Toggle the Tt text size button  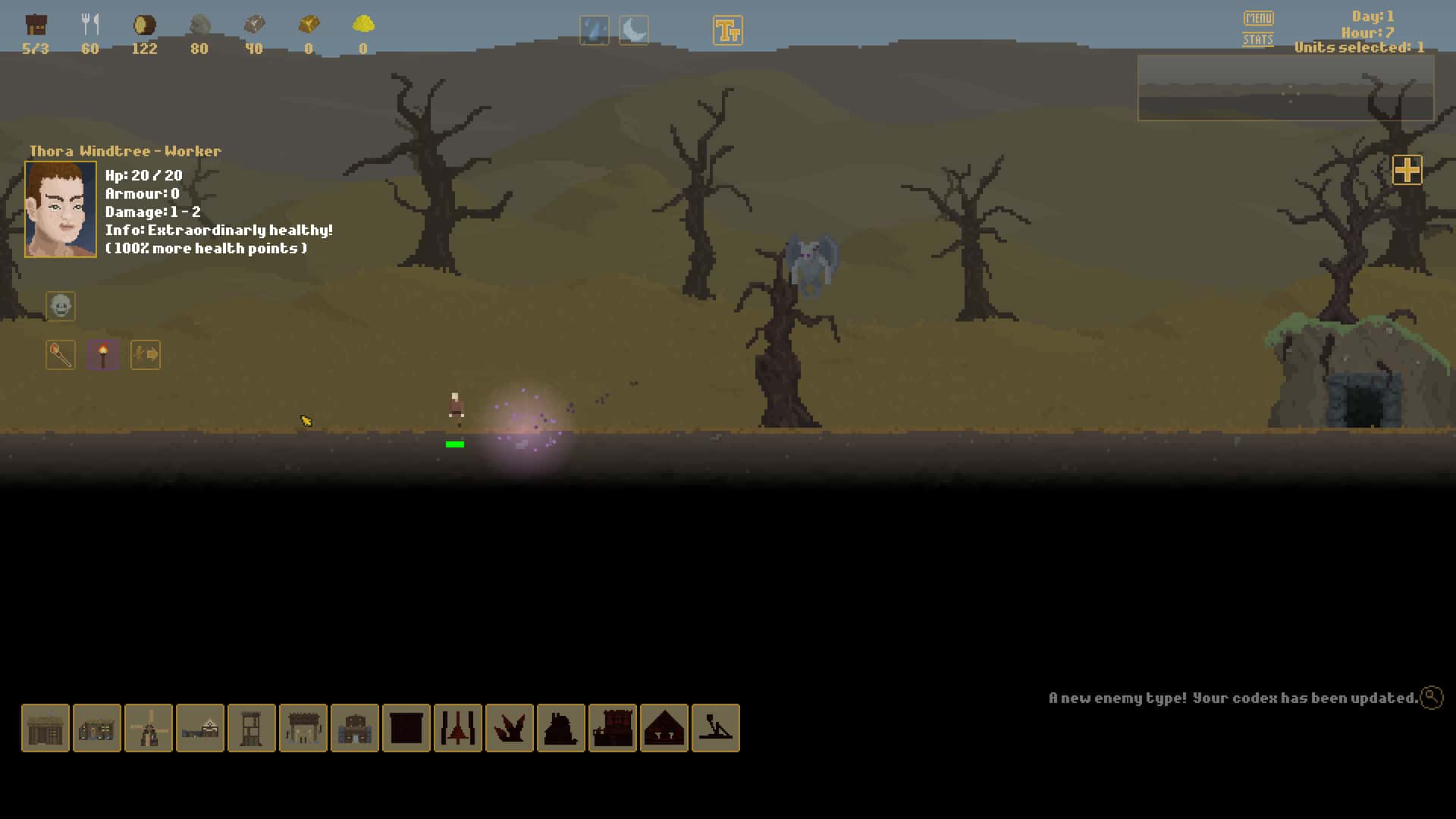pos(727,31)
